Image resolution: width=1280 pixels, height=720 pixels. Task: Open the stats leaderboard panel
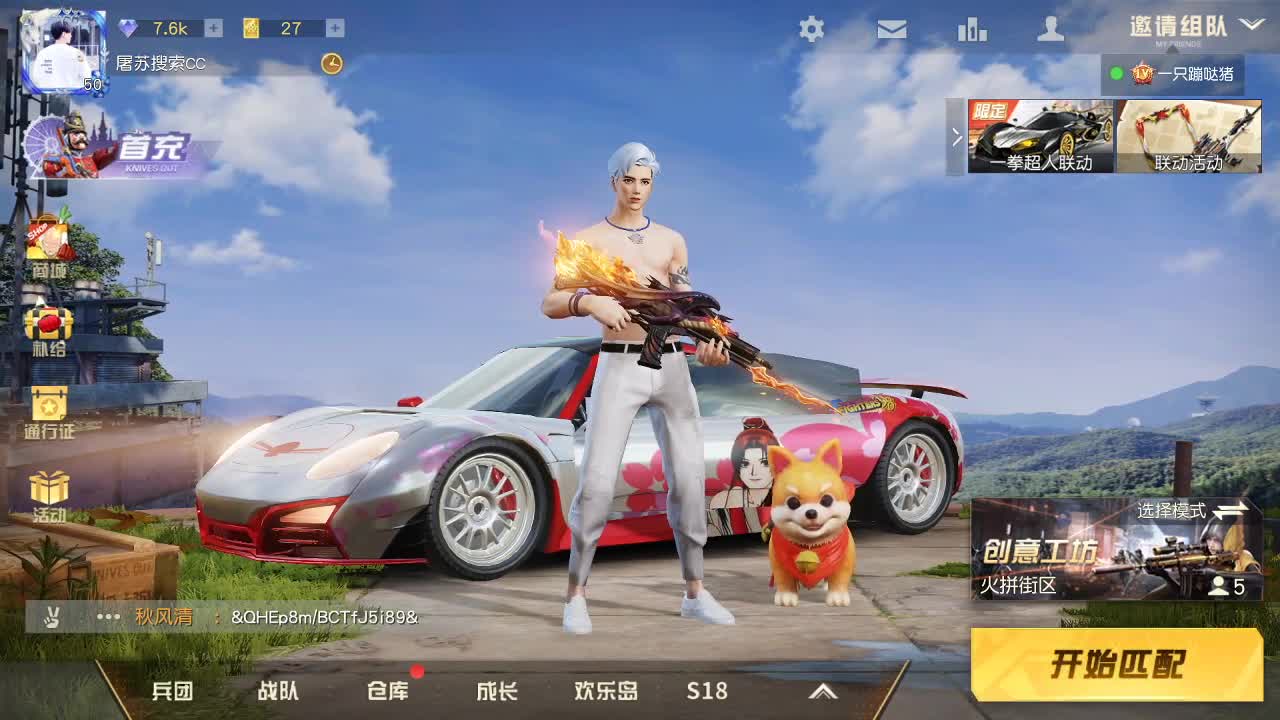coord(971,31)
